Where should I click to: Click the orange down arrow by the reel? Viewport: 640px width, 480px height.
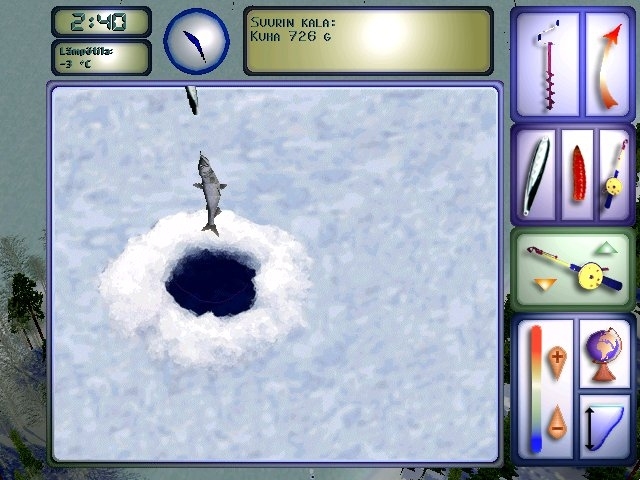coord(544,285)
